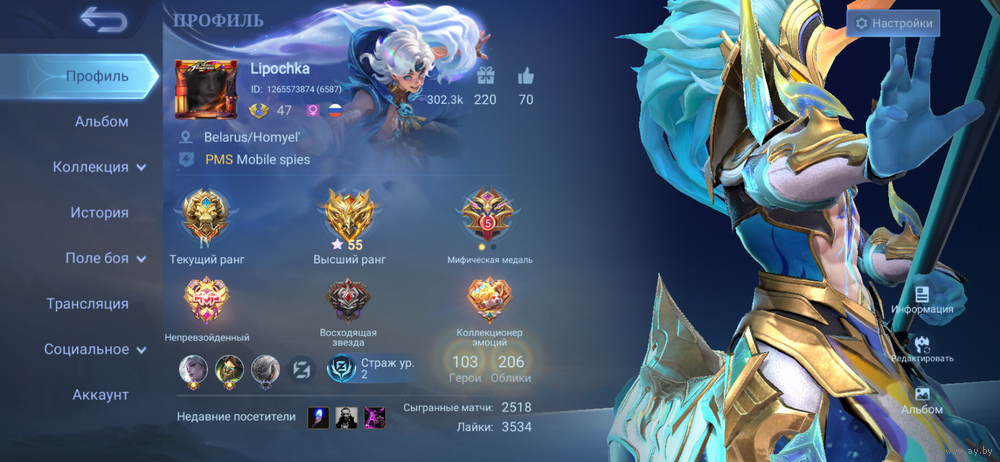Open the Альбом tab in sidebar
The image size is (1000, 462).
pyautogui.click(x=101, y=122)
